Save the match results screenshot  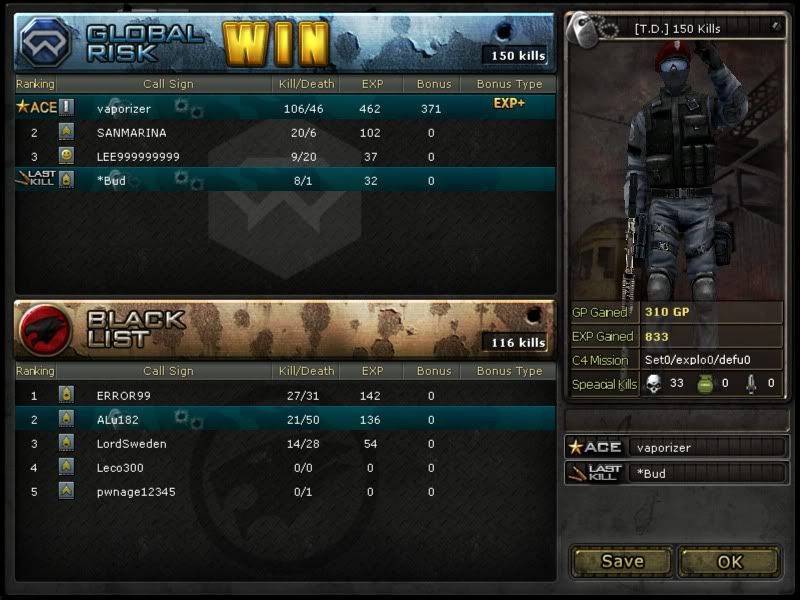point(622,561)
